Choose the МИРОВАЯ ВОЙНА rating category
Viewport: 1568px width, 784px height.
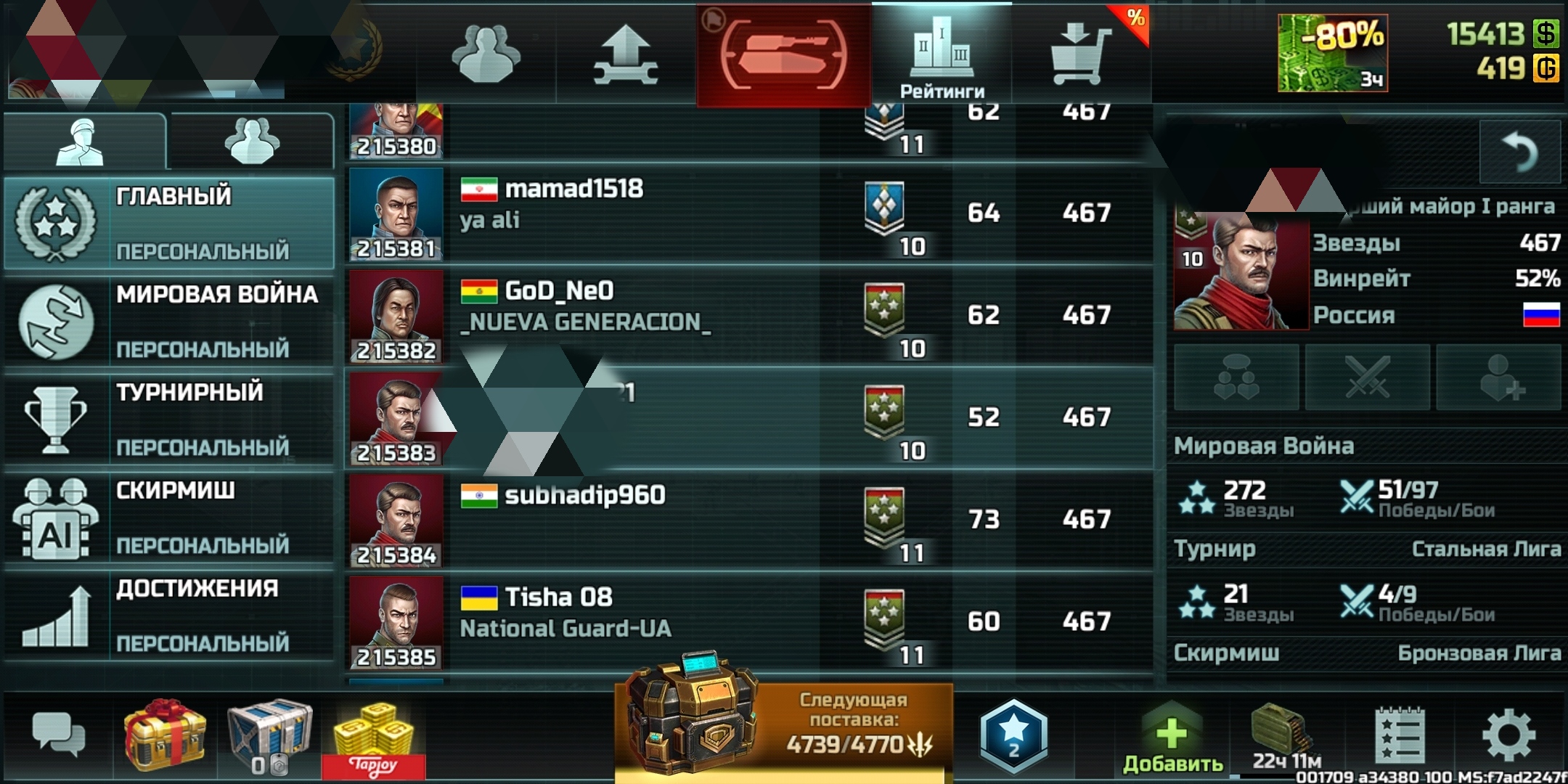(x=170, y=321)
